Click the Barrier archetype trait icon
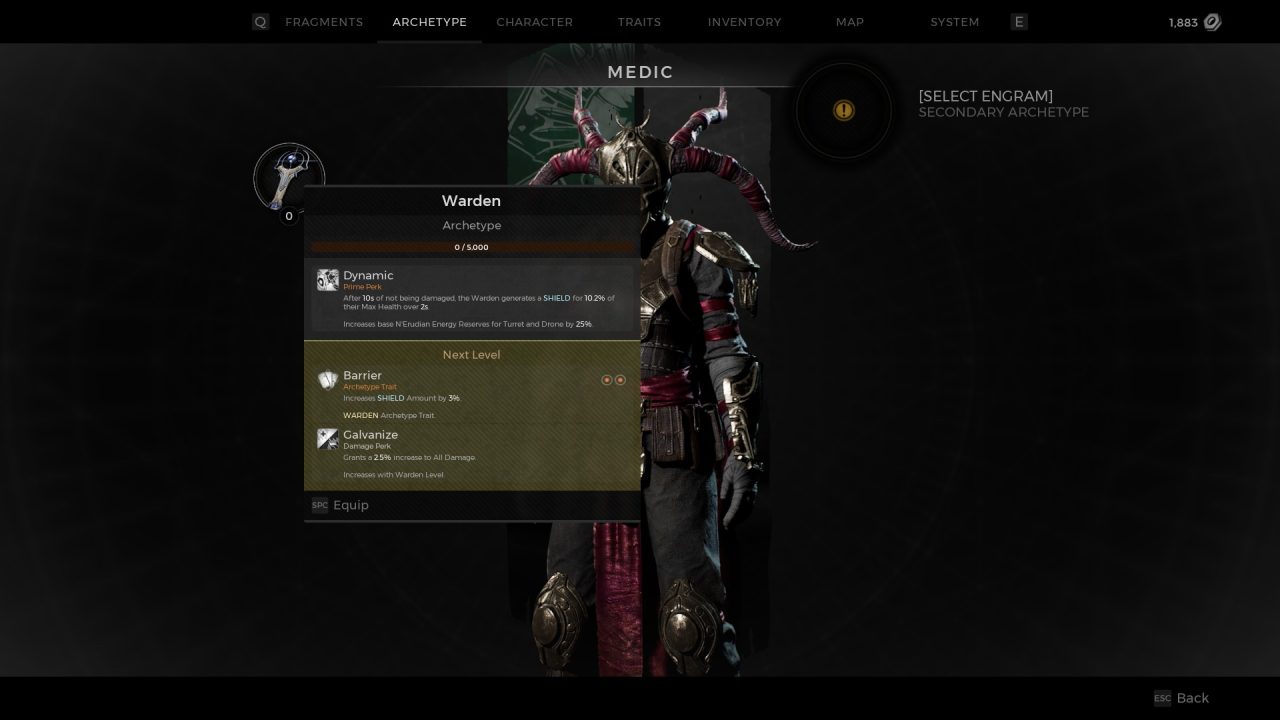1280x720 pixels. (328, 380)
